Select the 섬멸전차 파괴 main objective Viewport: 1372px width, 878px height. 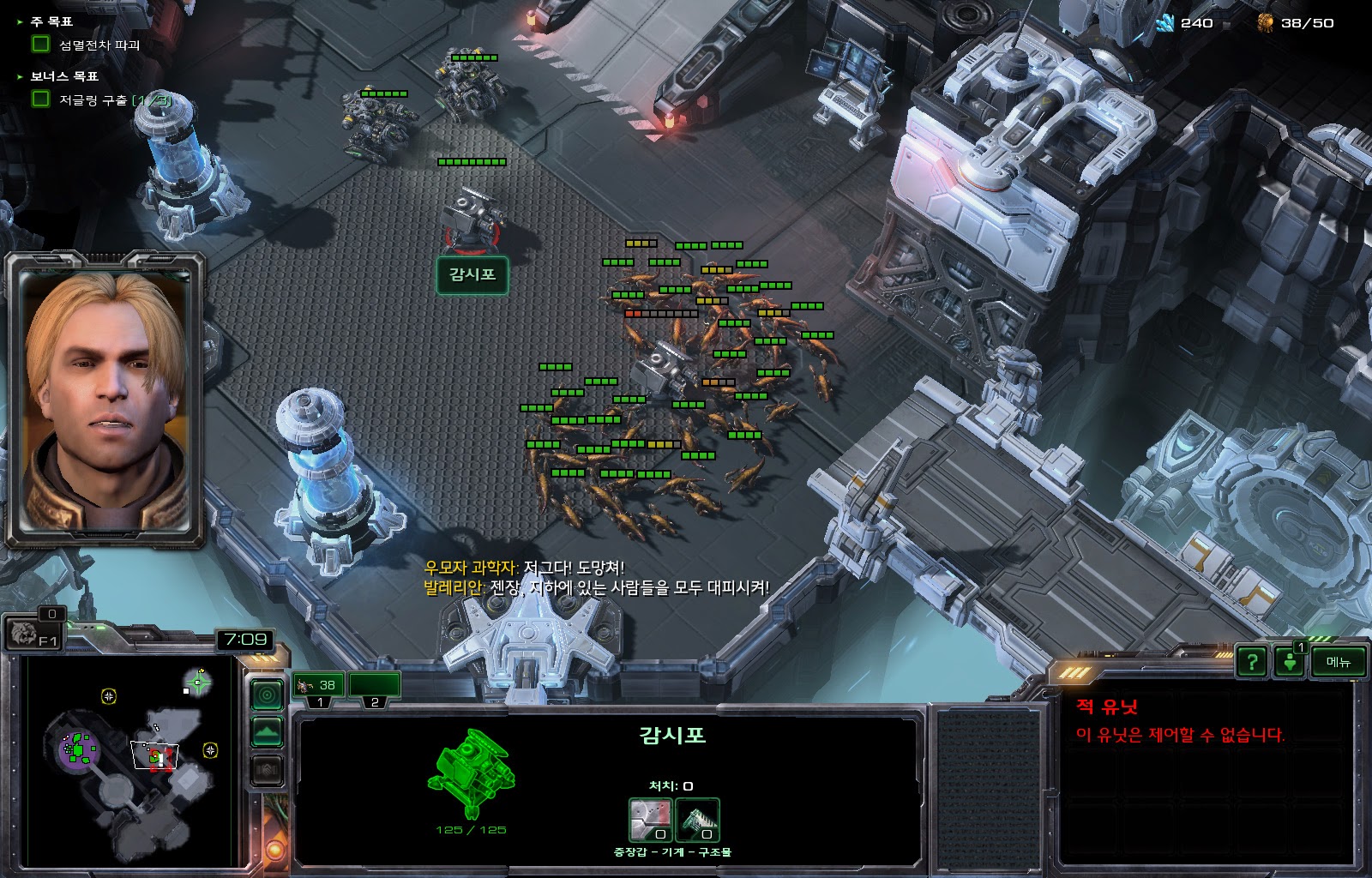(99, 45)
